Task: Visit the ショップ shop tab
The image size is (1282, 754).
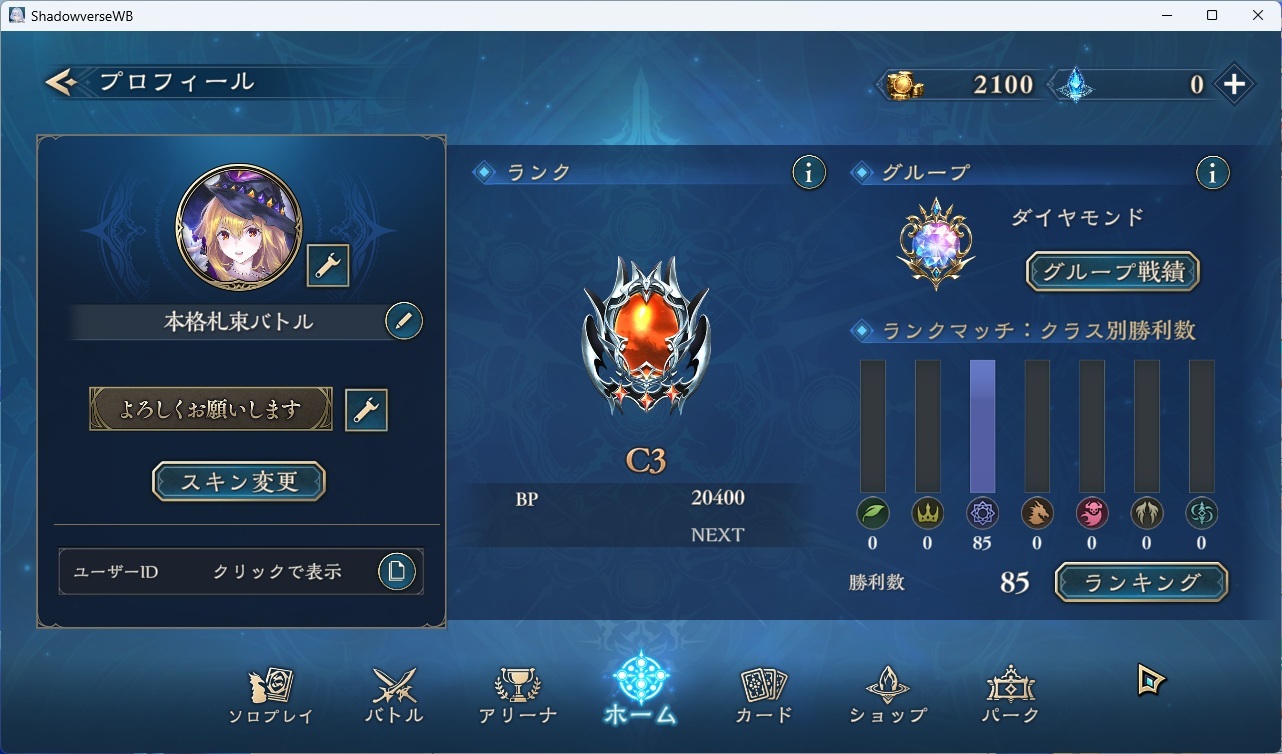Action: coord(887,696)
